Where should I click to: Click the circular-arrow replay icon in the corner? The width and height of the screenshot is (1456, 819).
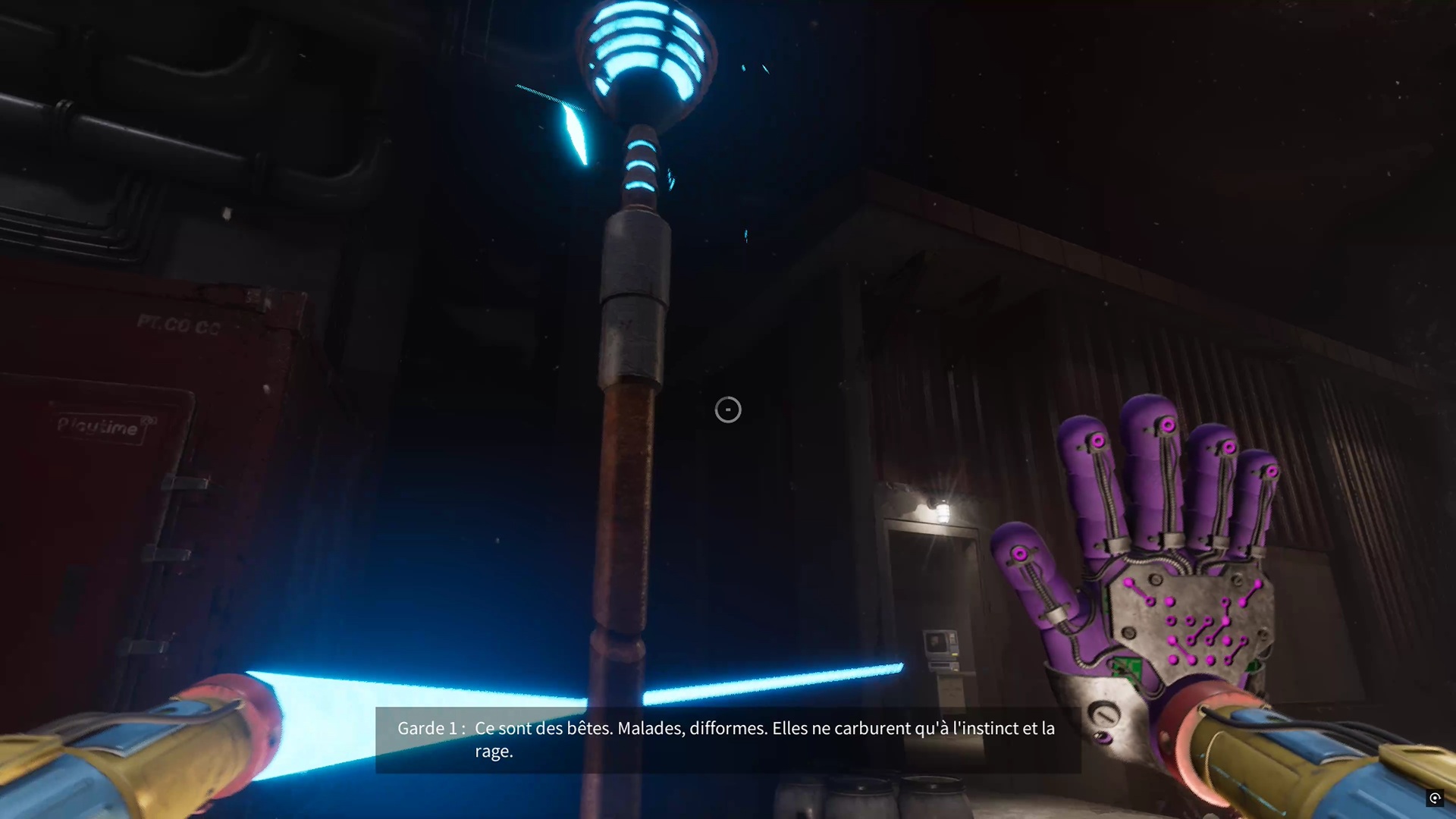(1435, 798)
